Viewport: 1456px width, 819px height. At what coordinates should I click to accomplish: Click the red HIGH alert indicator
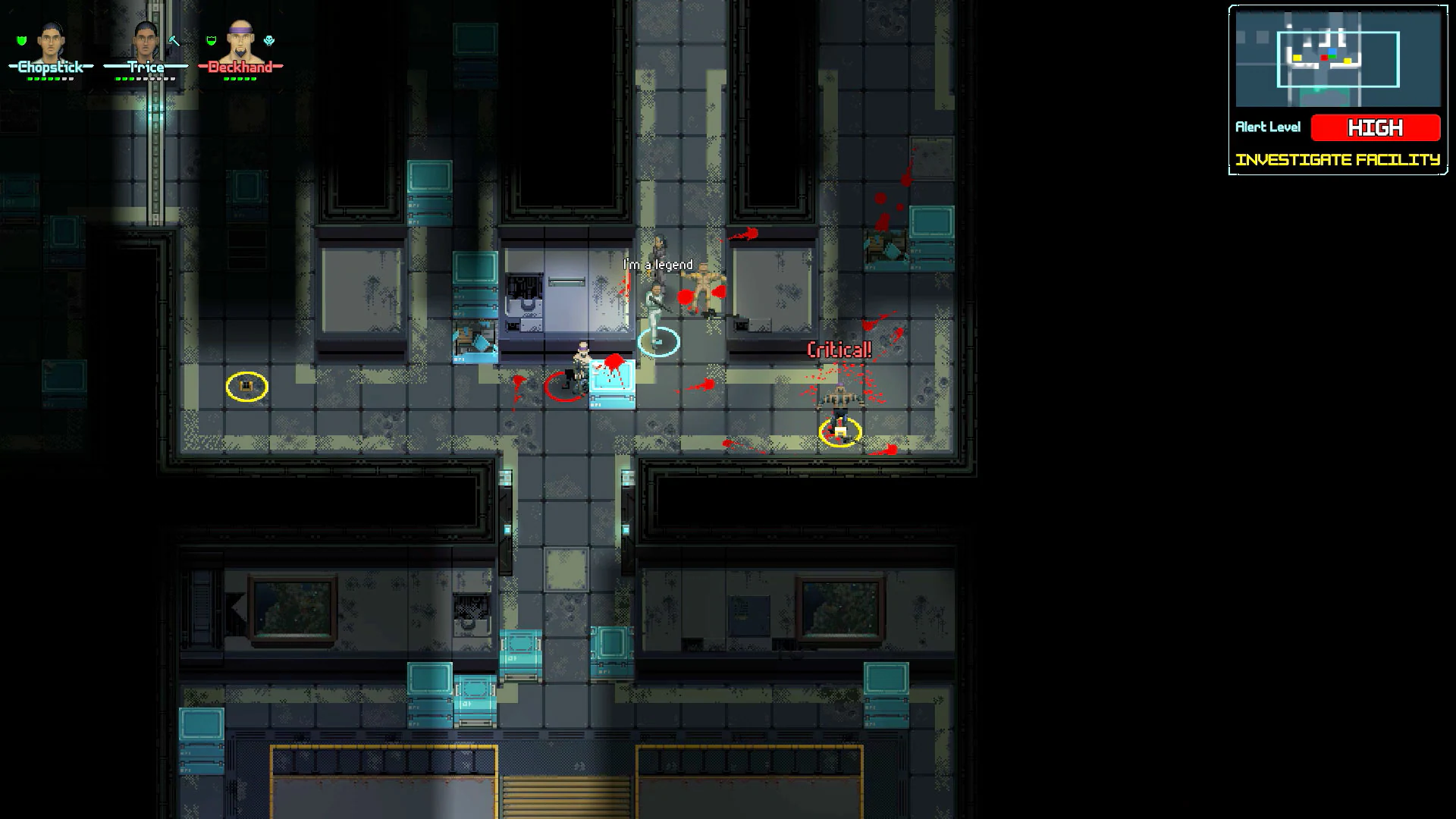pyautogui.click(x=1376, y=128)
